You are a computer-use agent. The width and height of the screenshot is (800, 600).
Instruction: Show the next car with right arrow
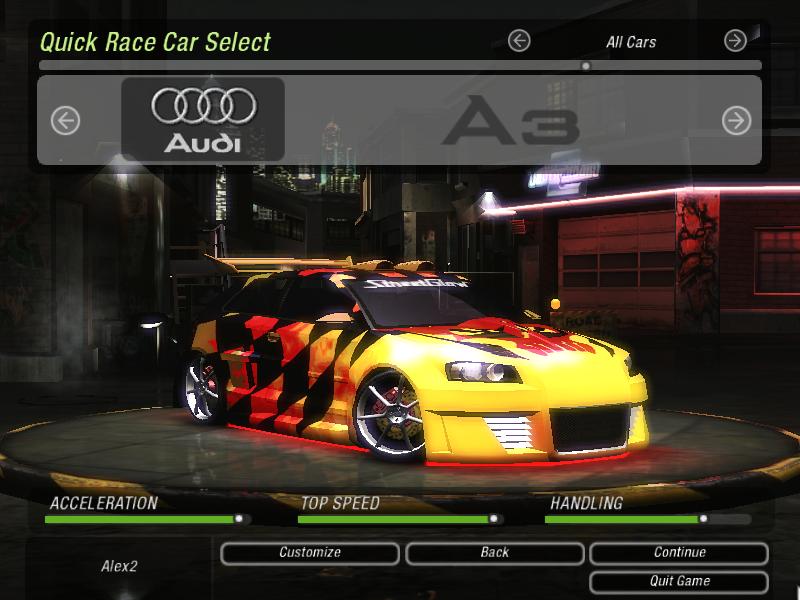736,121
